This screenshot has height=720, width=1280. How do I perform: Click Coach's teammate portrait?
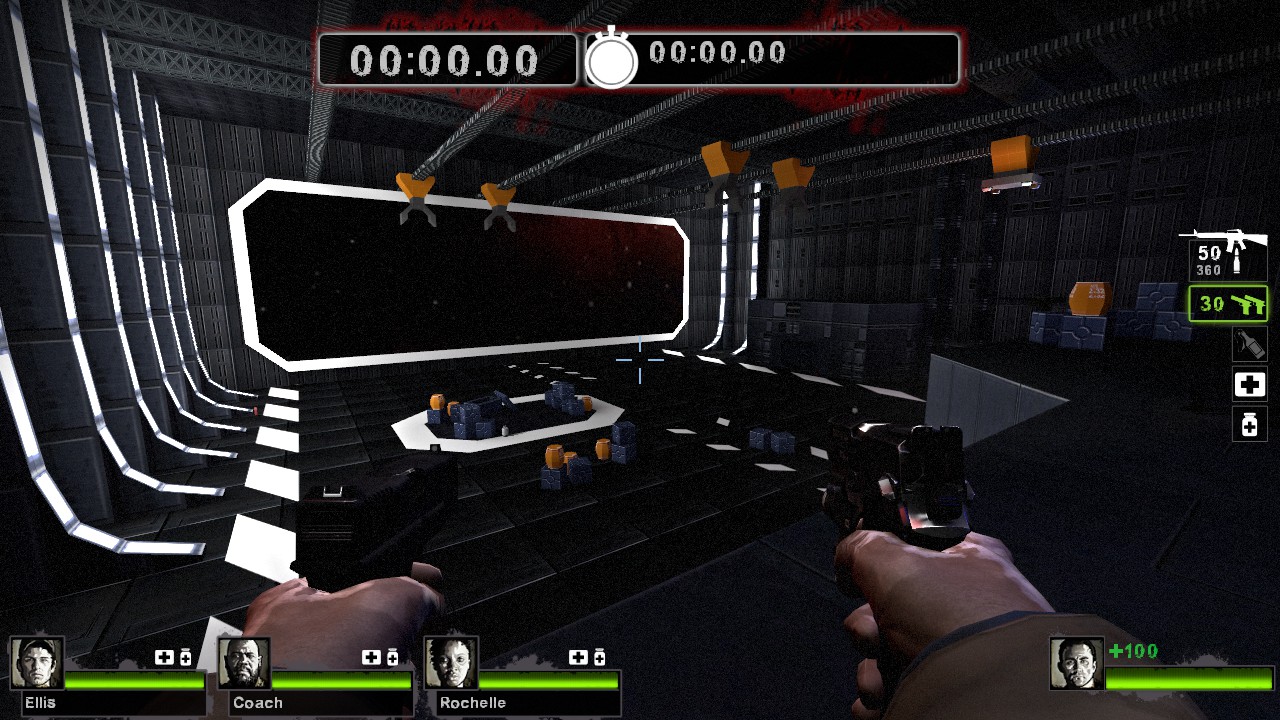tap(244, 663)
